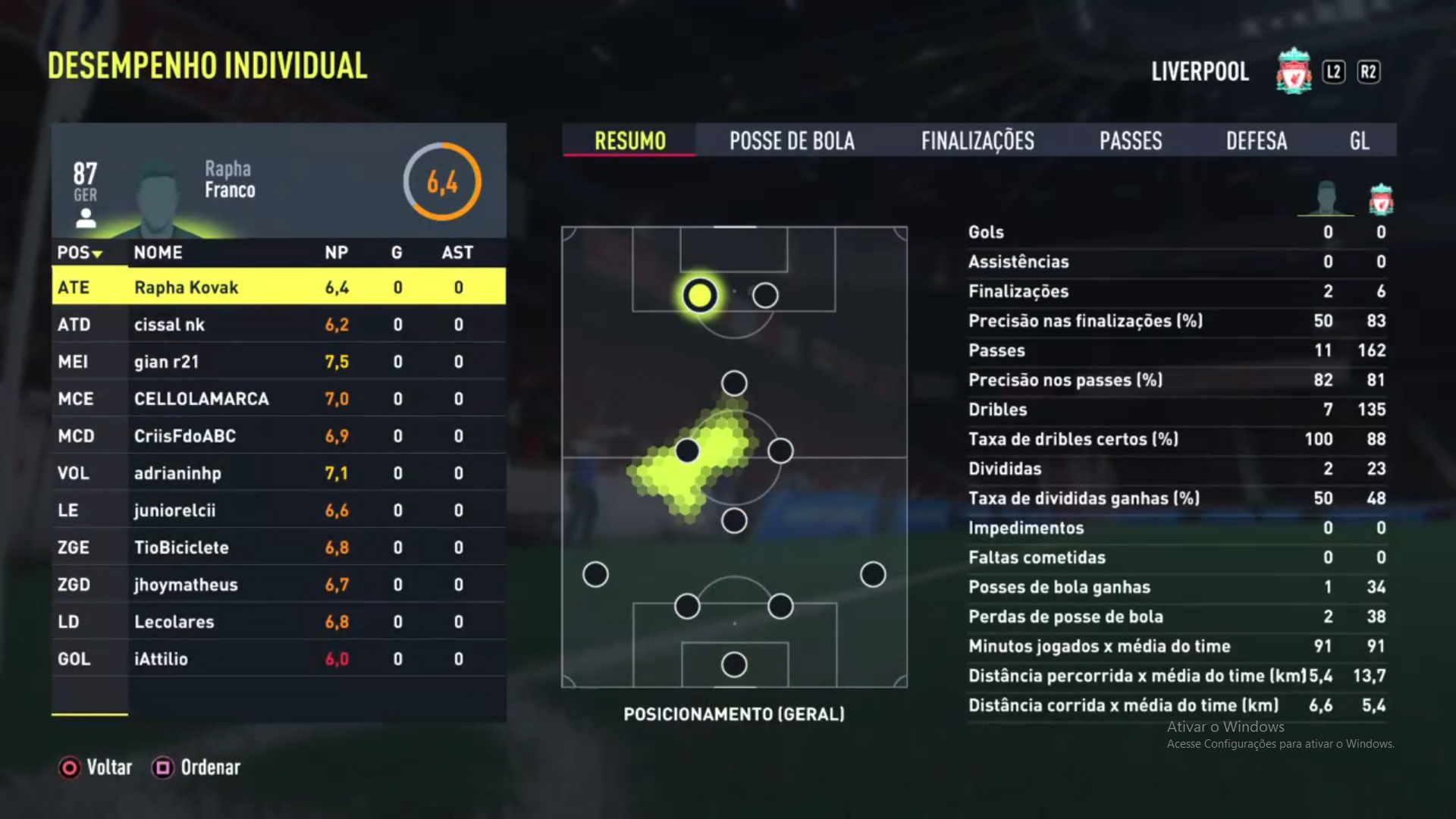Pick the CELLOLAMARCA player row
Image resolution: width=1456 pixels, height=819 pixels.
(x=278, y=399)
